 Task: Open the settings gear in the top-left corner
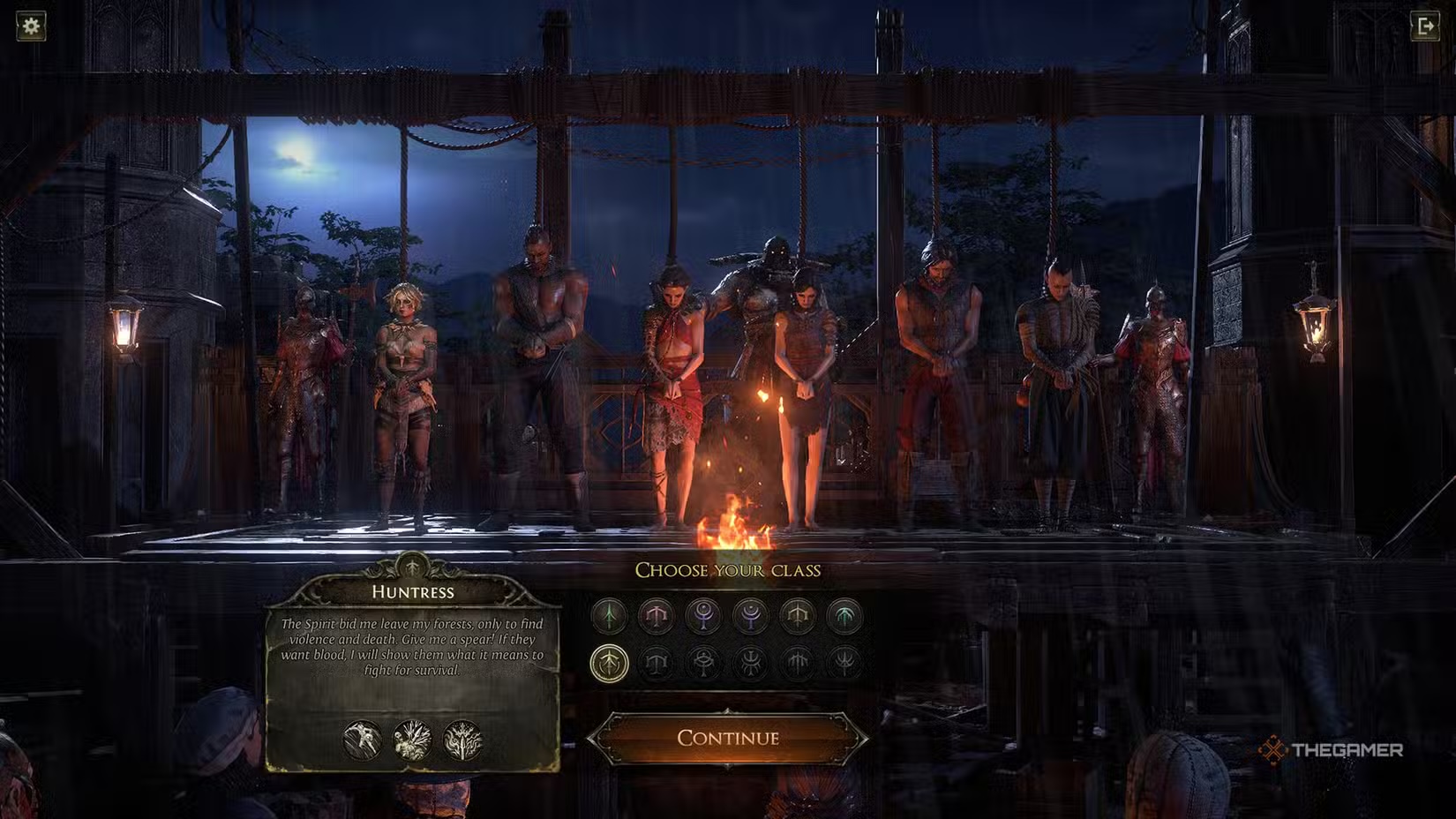(x=33, y=27)
